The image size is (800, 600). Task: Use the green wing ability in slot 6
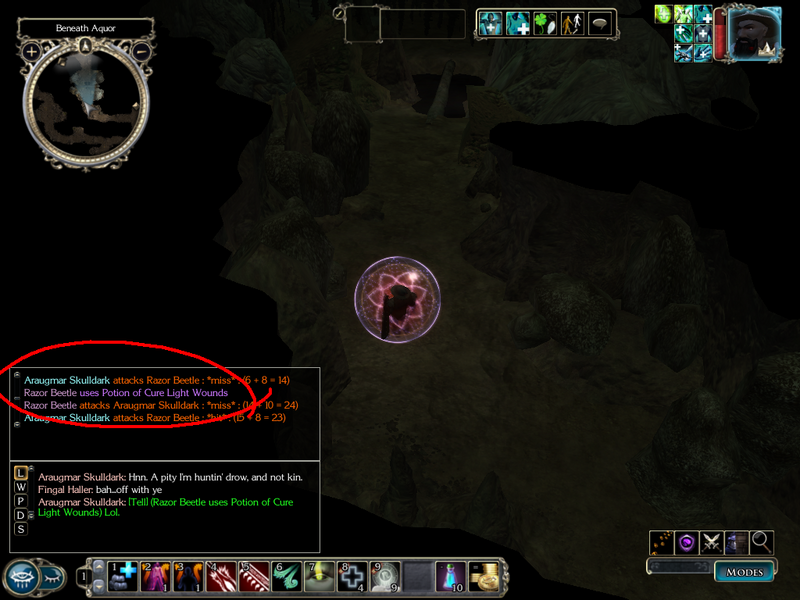click(288, 575)
